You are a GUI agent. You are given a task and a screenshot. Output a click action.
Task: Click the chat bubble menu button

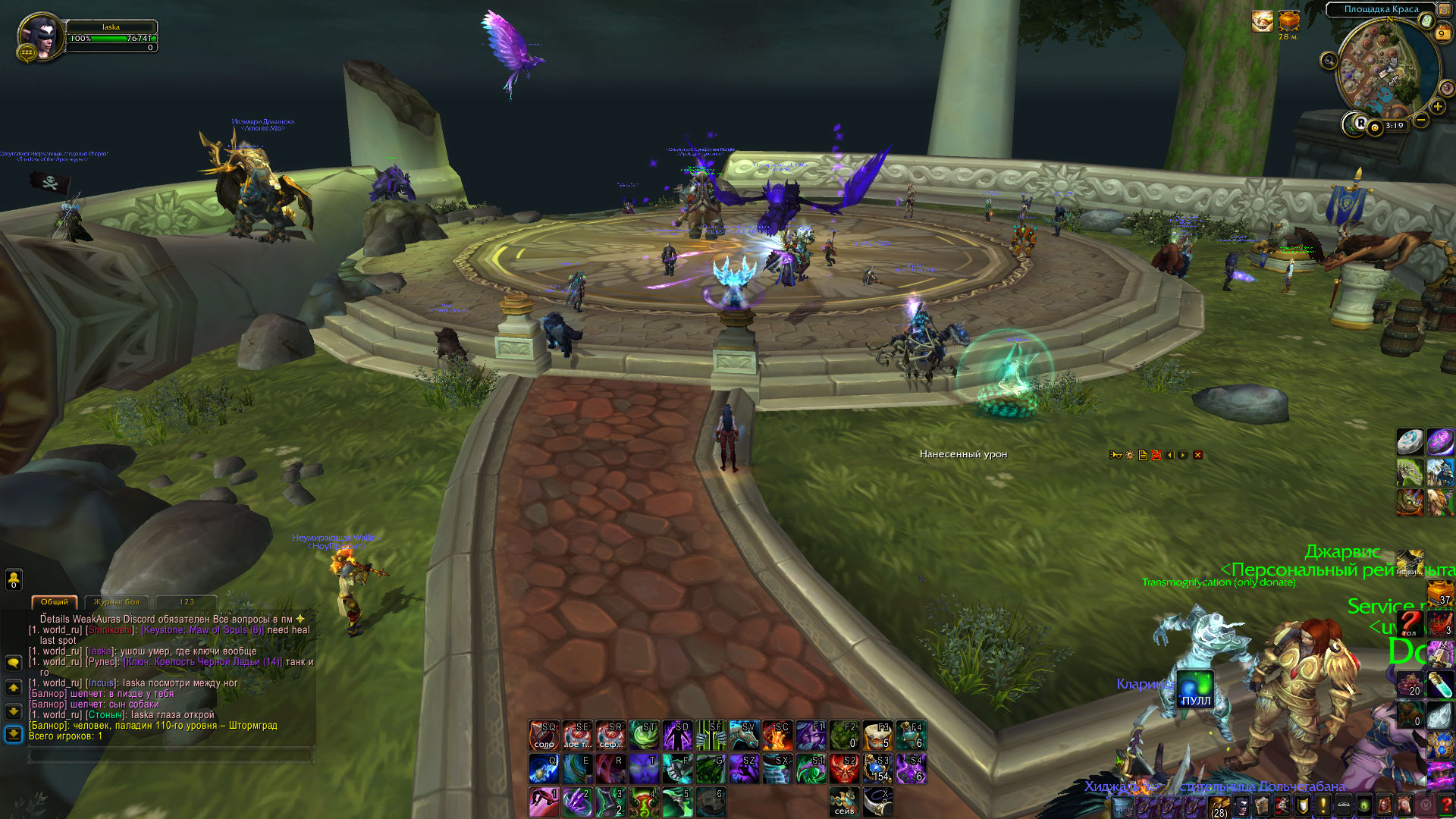[x=14, y=663]
